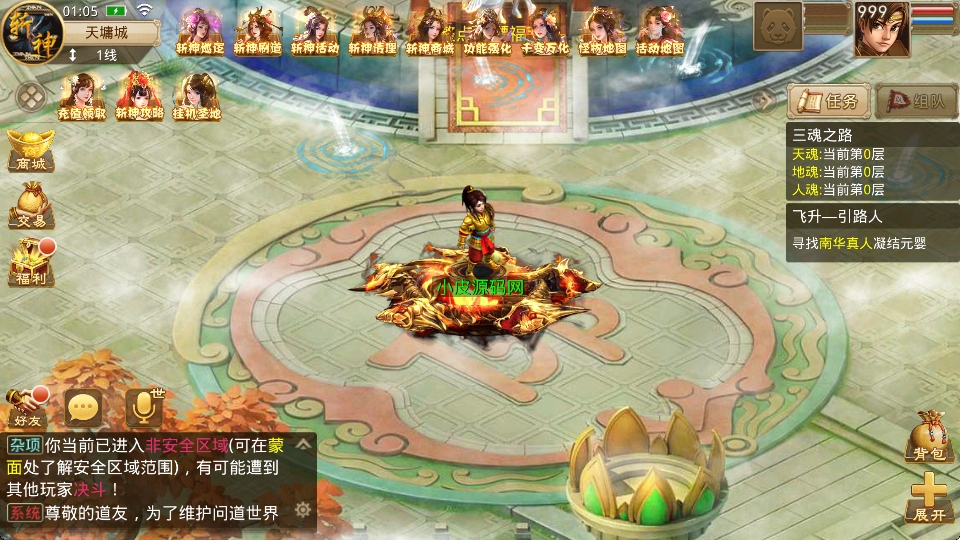Open the 新神商城 top menu icon
Screen dimensions: 960x540
pyautogui.click(x=429, y=31)
